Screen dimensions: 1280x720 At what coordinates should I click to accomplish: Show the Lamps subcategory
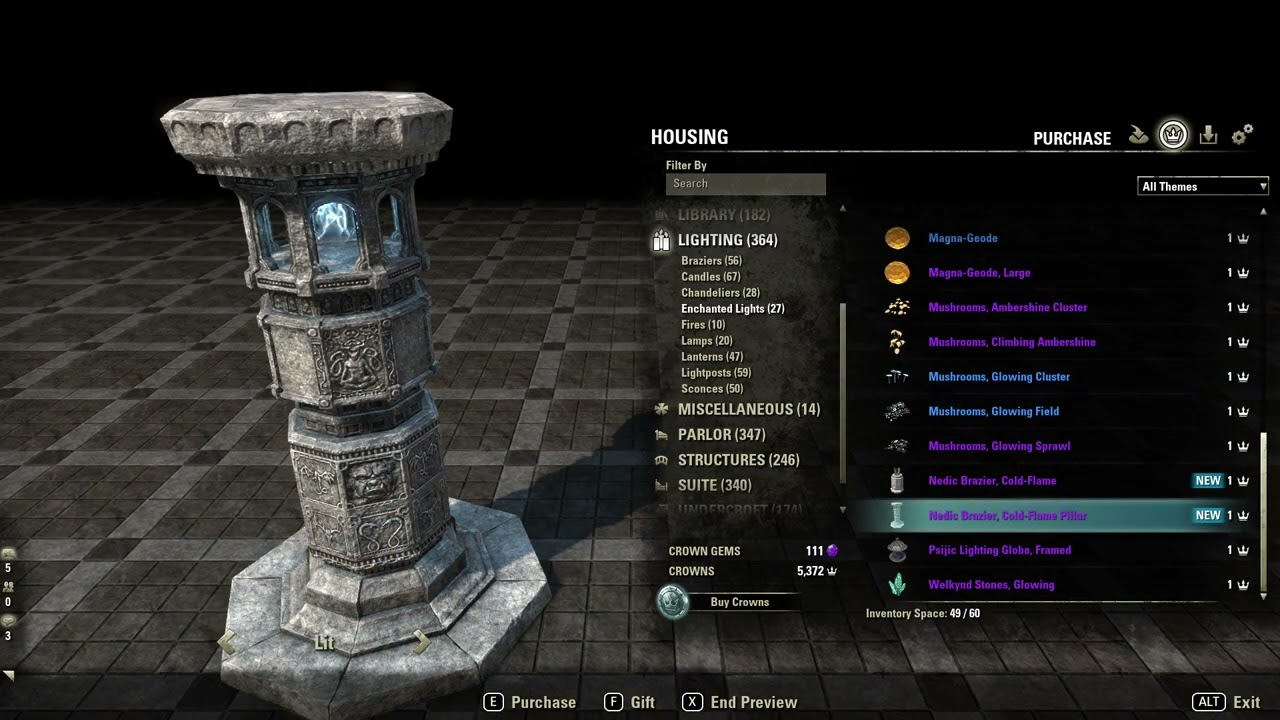point(706,341)
